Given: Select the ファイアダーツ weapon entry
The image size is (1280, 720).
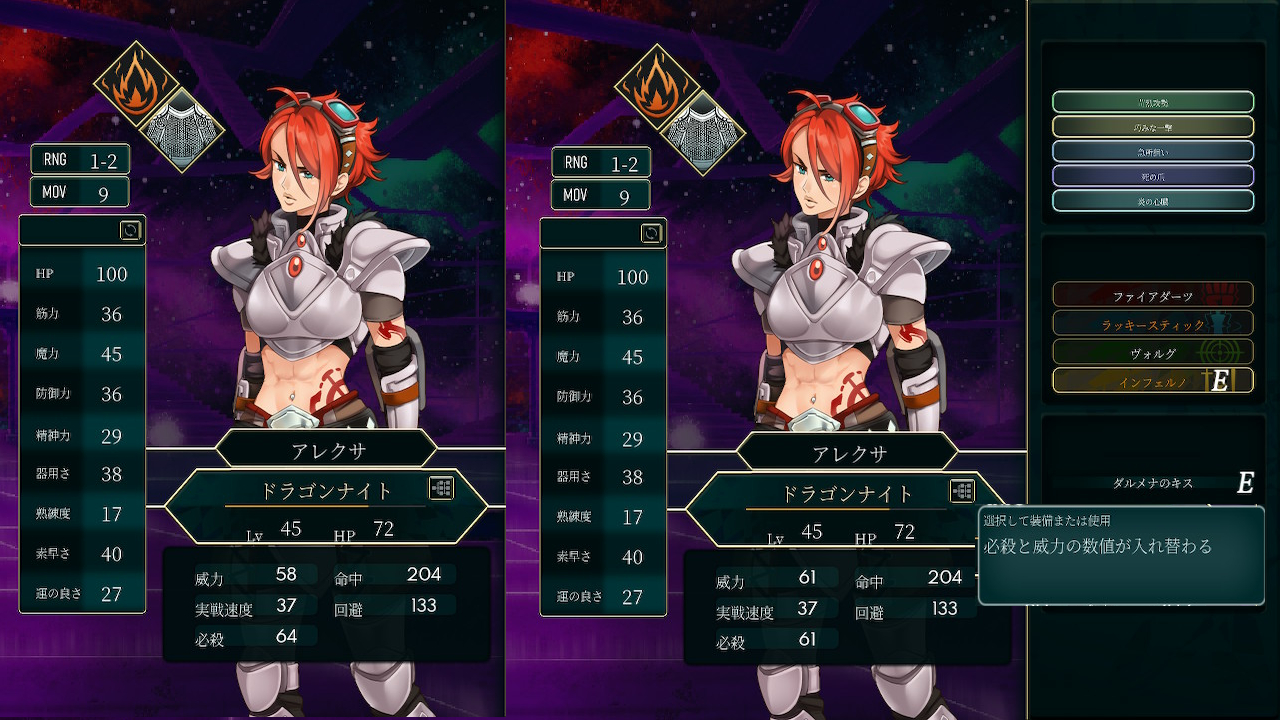Looking at the screenshot, I should (x=1152, y=295).
